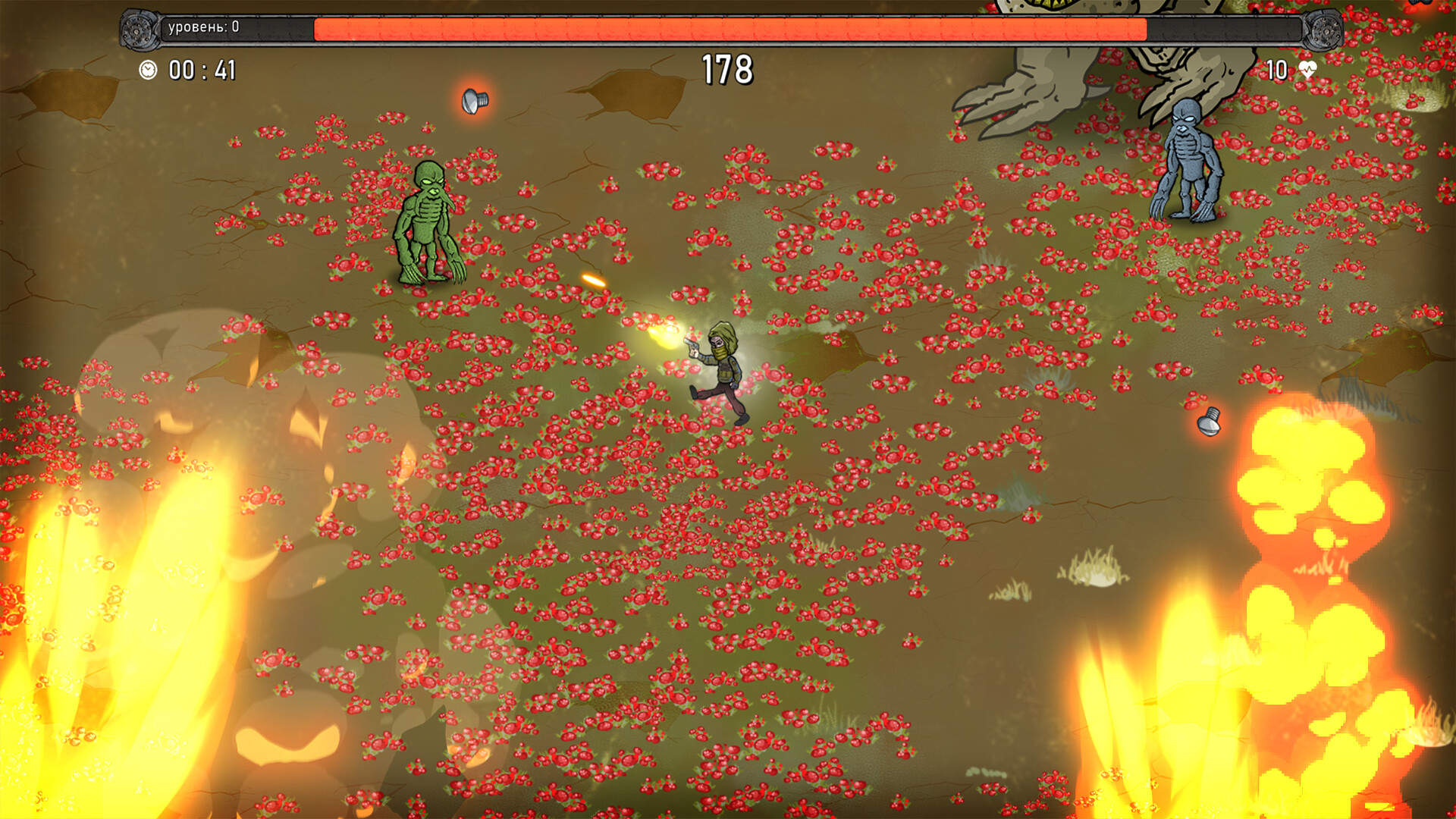Click the 00 : 41 timer readout
The image size is (1456, 819).
click(201, 70)
